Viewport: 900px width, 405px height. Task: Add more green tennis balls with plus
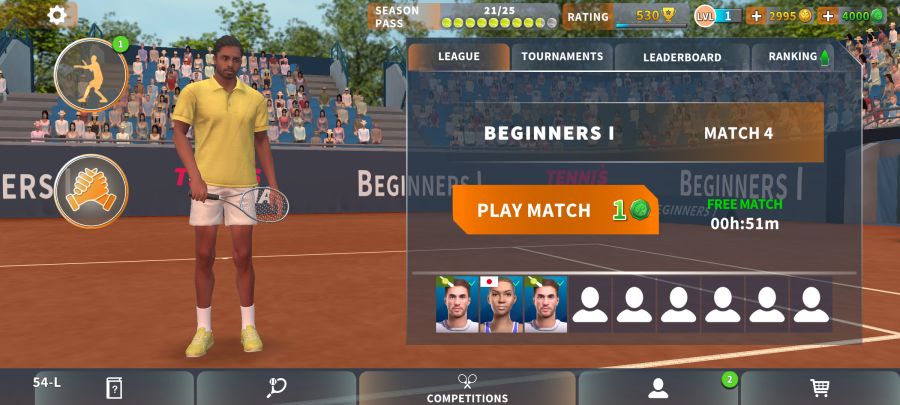(x=828, y=16)
